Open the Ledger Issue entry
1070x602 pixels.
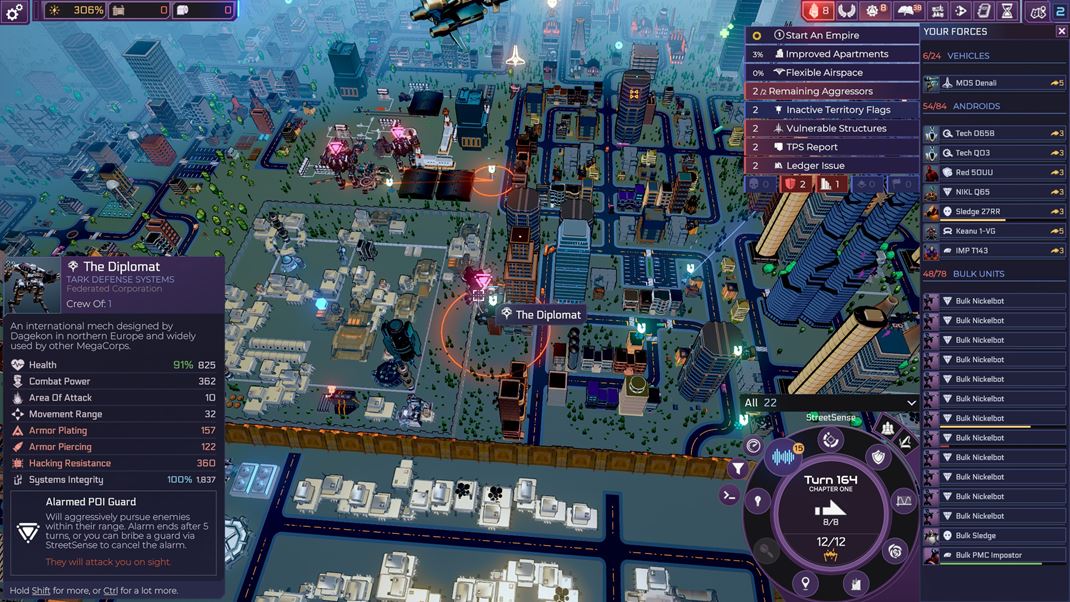click(832, 166)
